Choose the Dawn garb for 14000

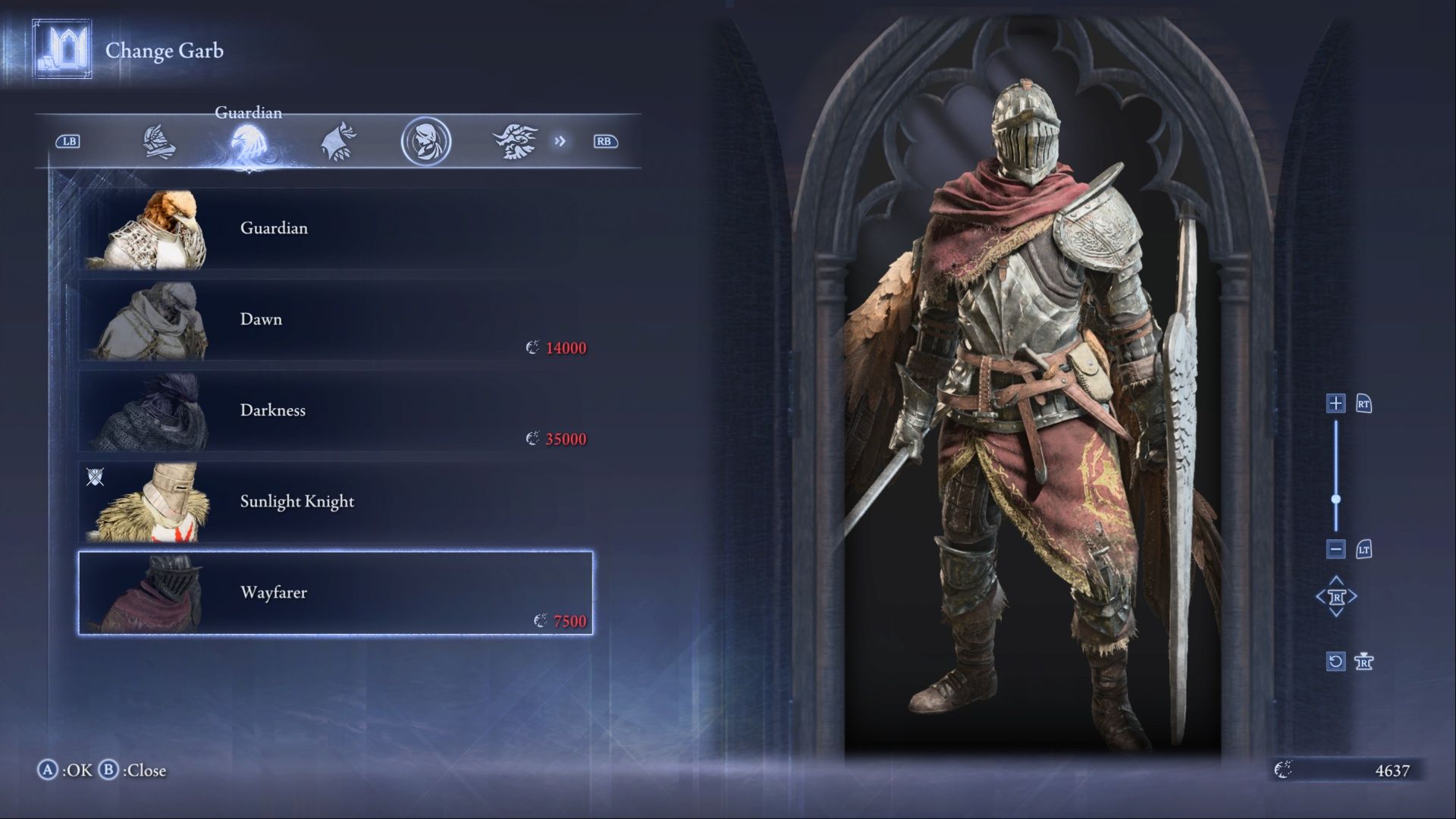(335, 319)
